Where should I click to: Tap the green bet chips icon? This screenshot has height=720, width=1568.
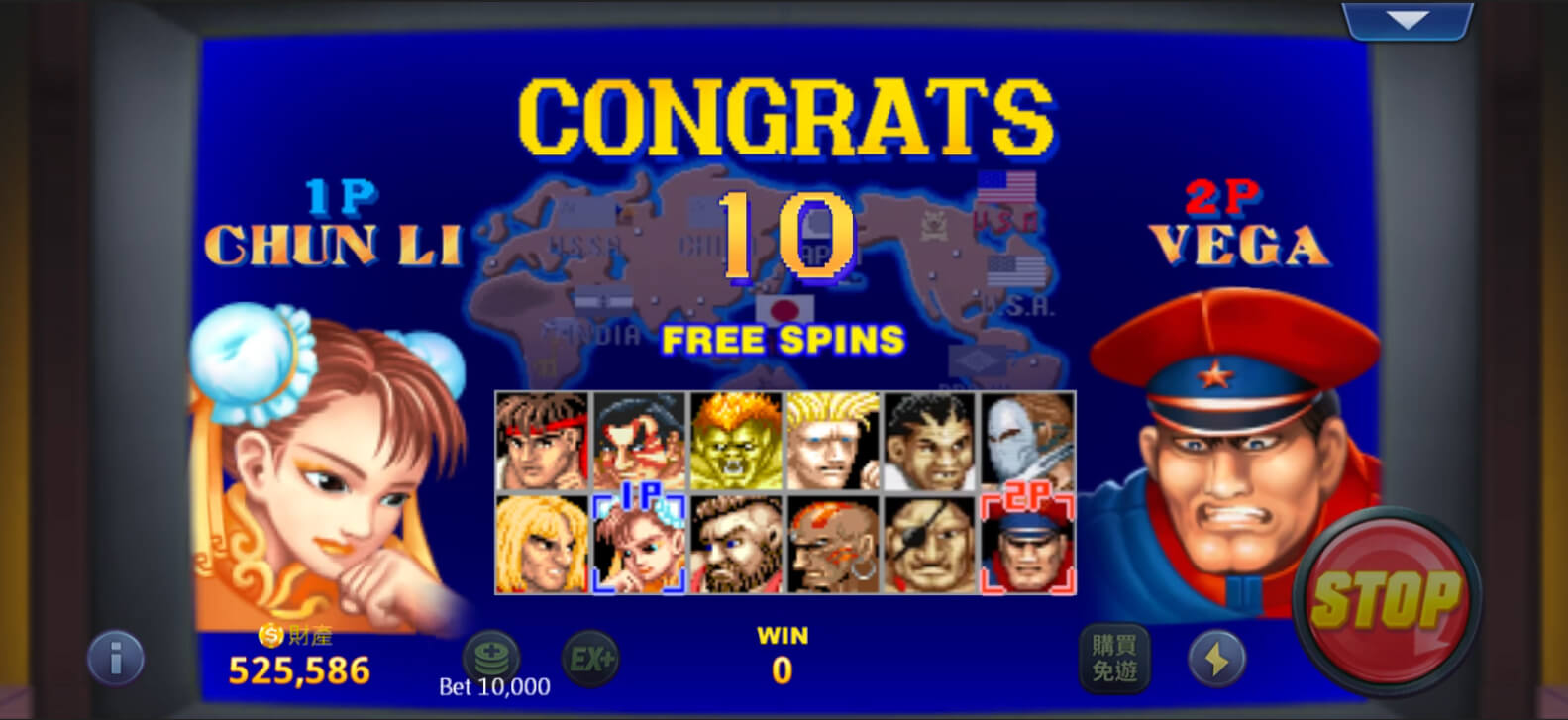pos(490,655)
